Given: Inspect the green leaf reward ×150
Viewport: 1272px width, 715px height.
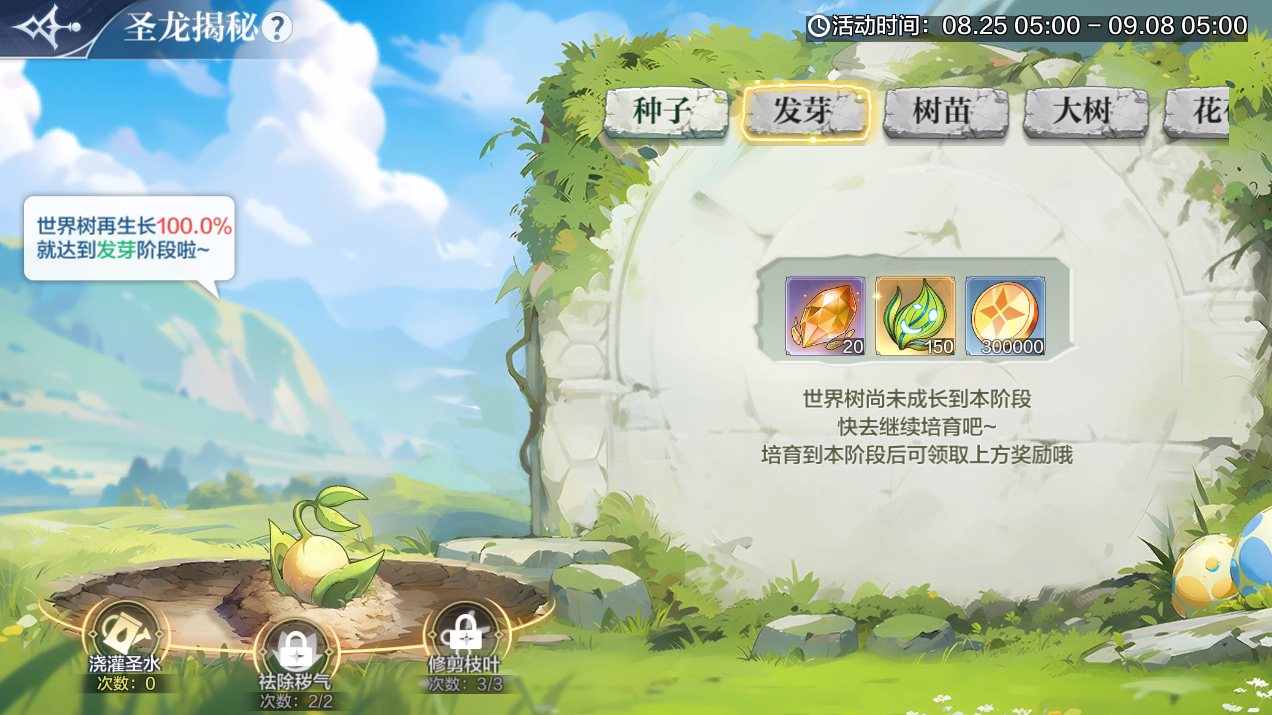Looking at the screenshot, I should 915,316.
